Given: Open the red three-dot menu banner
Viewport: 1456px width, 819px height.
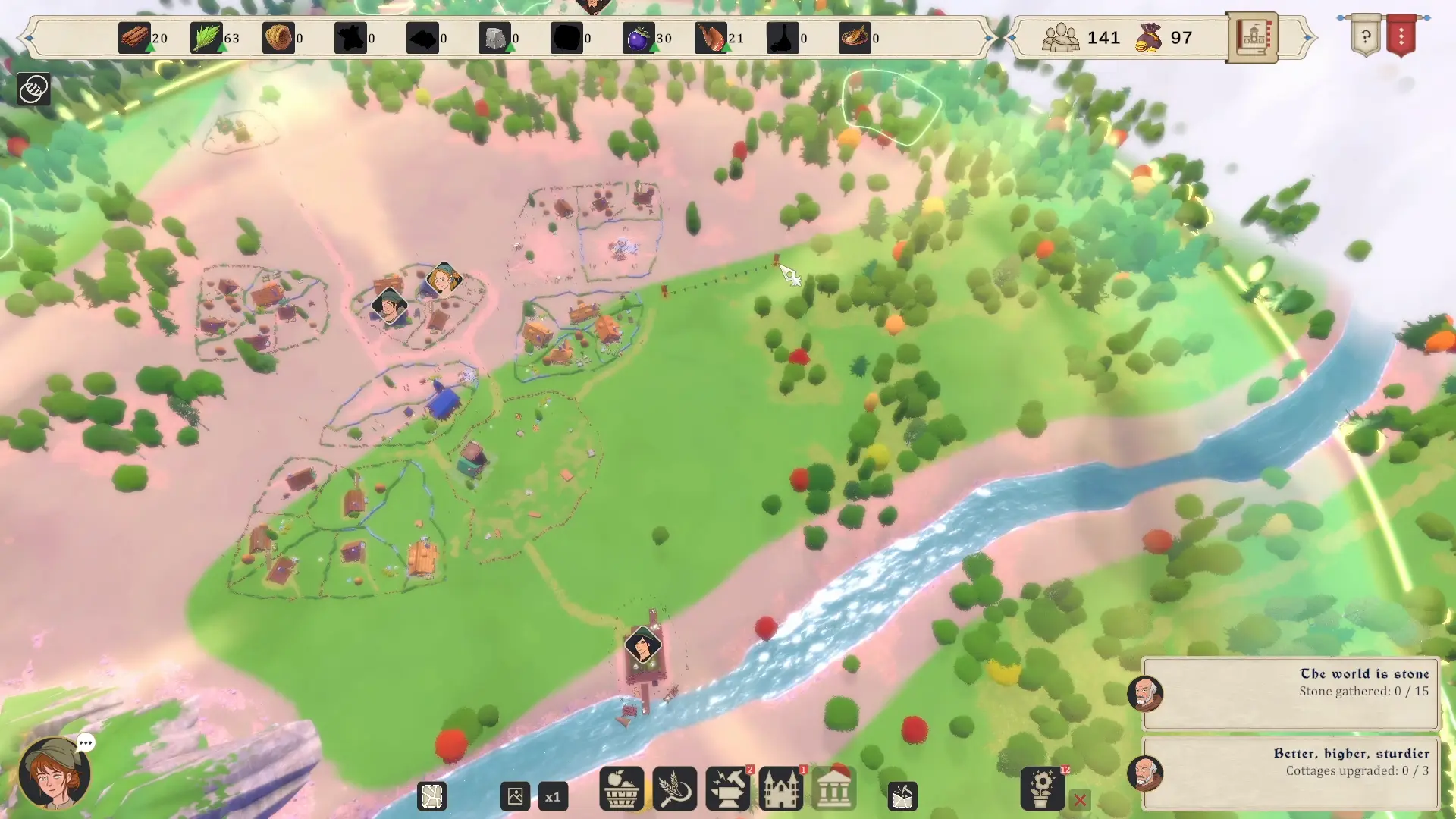Looking at the screenshot, I should [1401, 36].
